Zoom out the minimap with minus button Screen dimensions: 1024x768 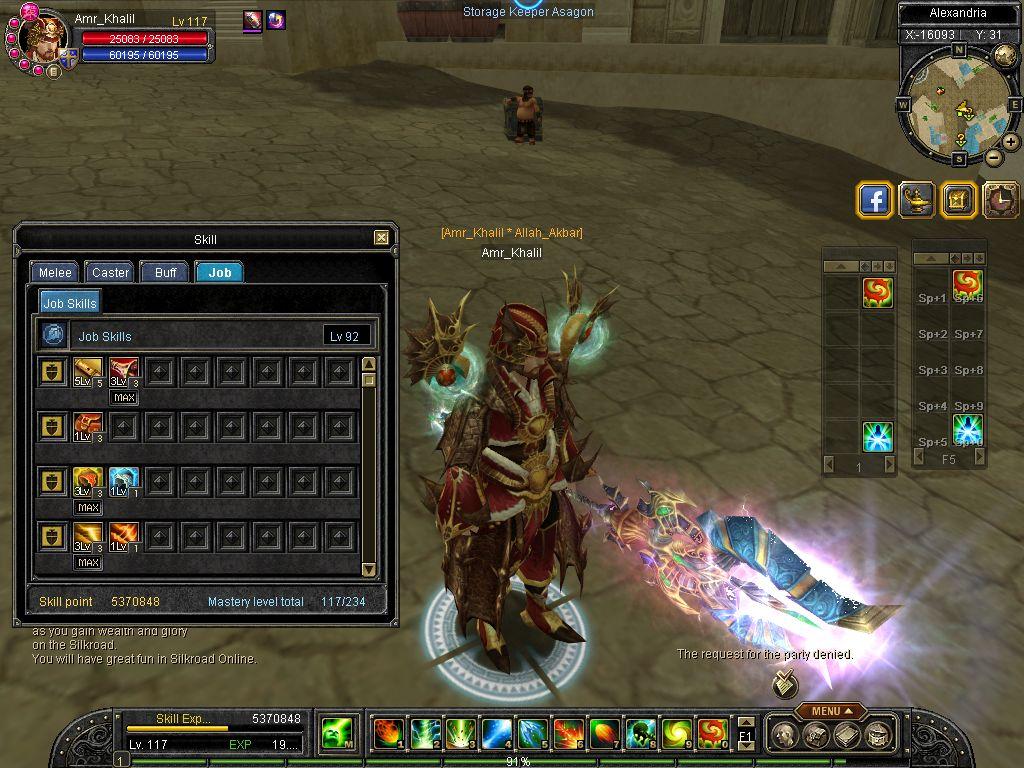(x=993, y=157)
